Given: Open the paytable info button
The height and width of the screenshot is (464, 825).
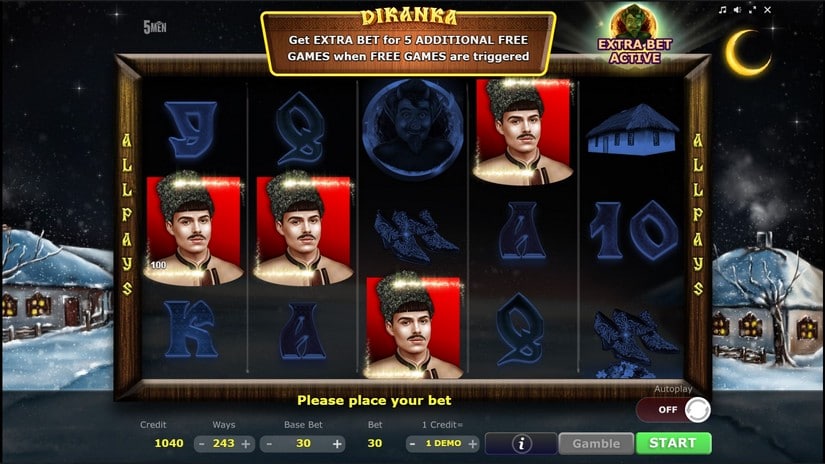Looking at the screenshot, I should tap(520, 443).
